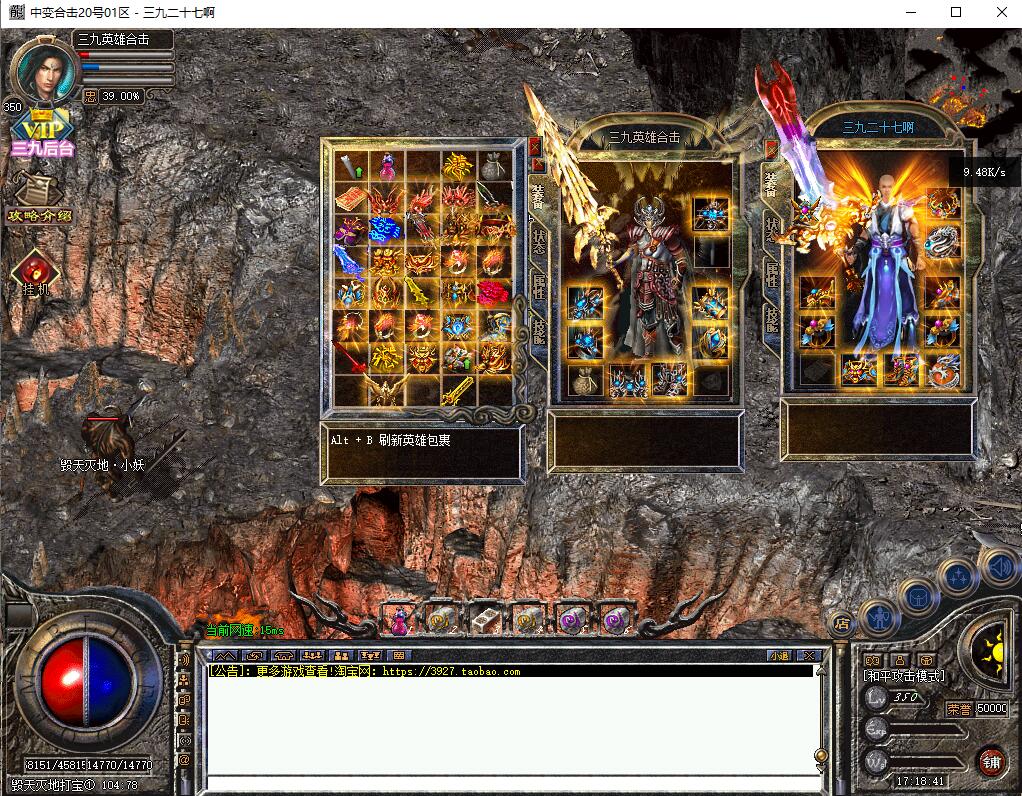
Task: Choose the golden sword in the bag
Action: 456,389
